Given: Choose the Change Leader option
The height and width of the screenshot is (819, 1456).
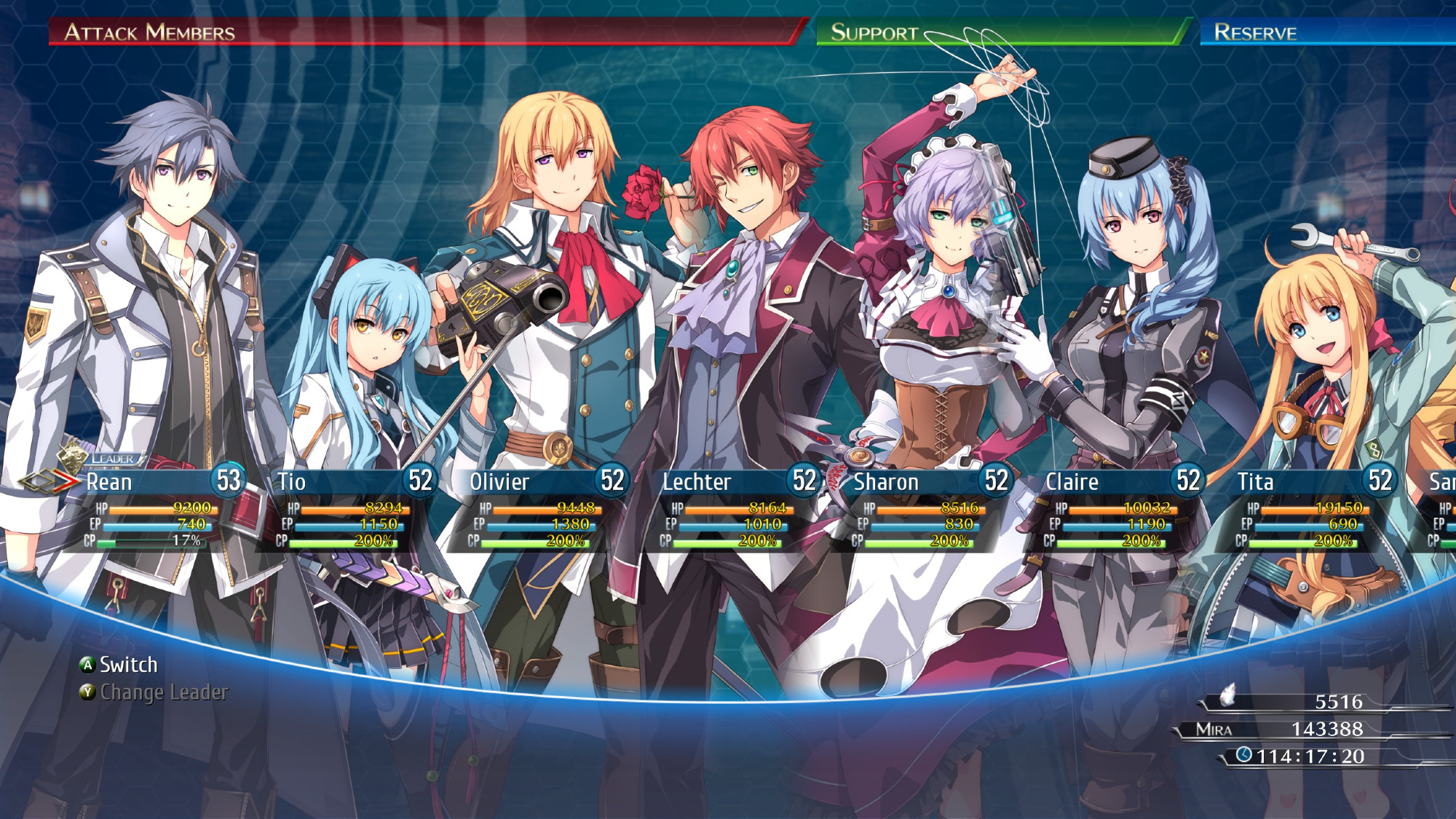Looking at the screenshot, I should pos(163,692).
